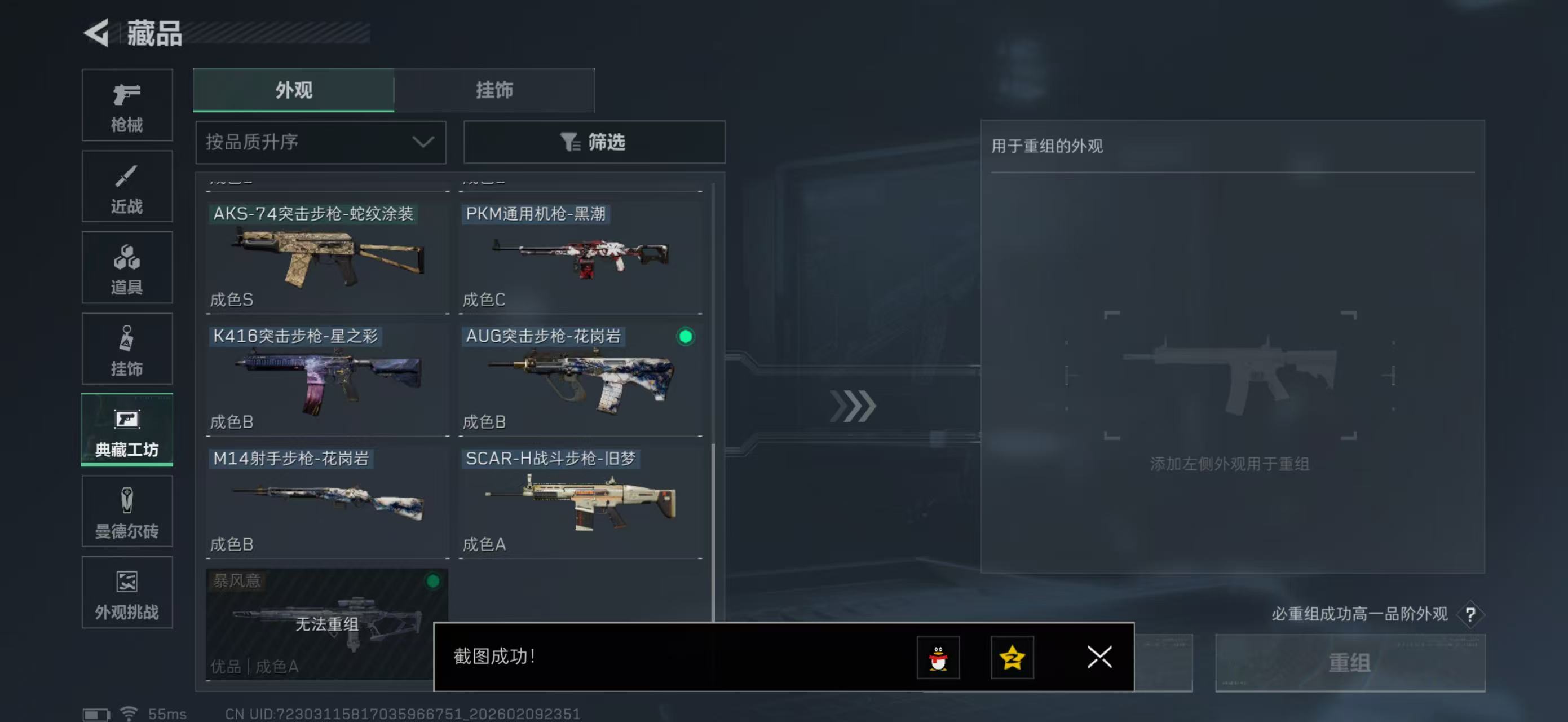Switch to the 挂饰 tab
Viewport: 1568px width, 722px height.
494,90
